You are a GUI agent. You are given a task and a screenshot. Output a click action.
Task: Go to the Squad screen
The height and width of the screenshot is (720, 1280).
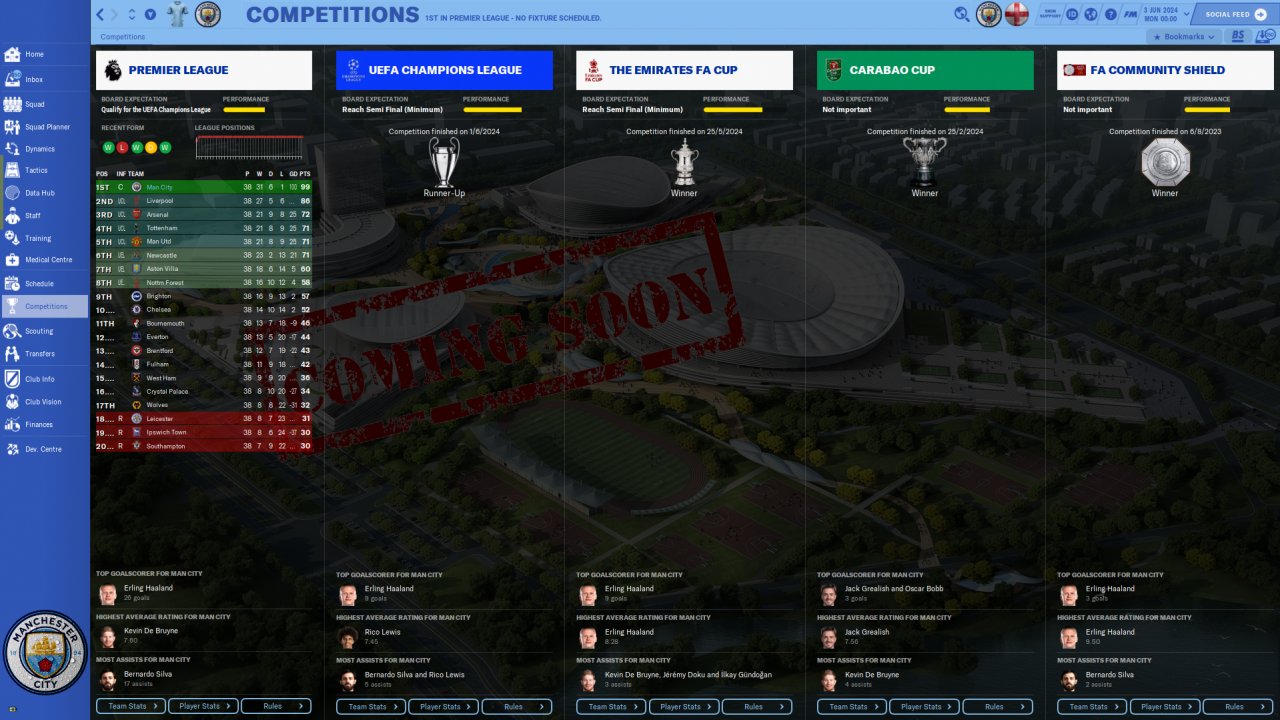coord(34,104)
